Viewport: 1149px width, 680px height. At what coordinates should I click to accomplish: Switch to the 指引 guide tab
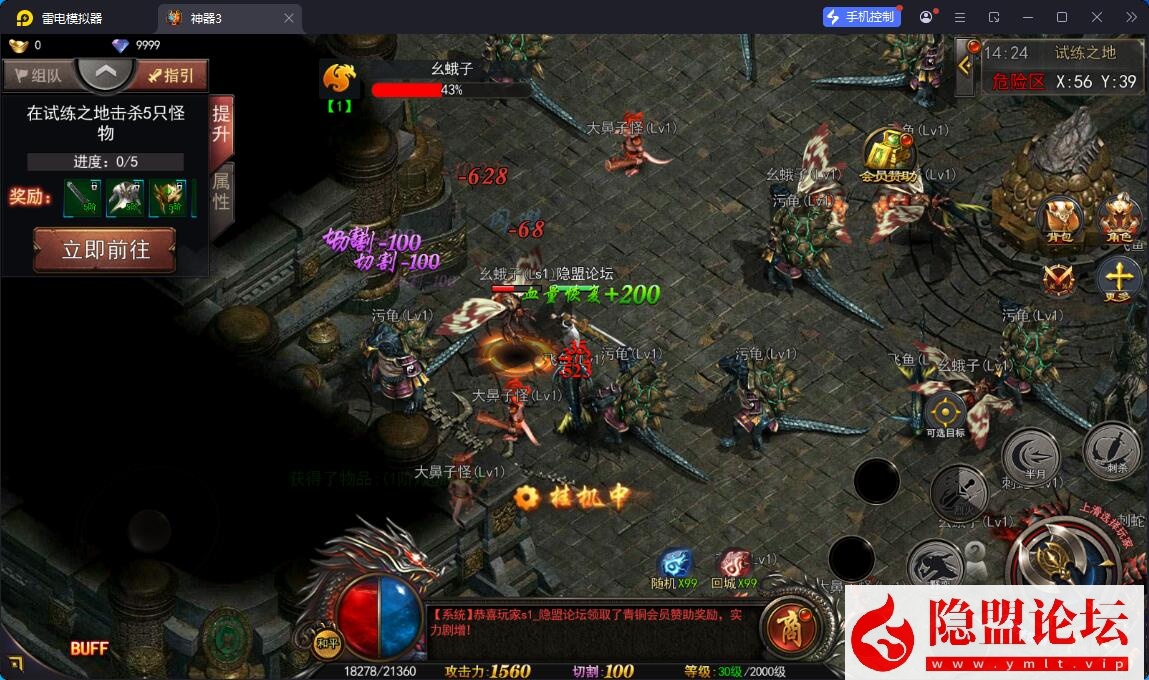point(172,75)
